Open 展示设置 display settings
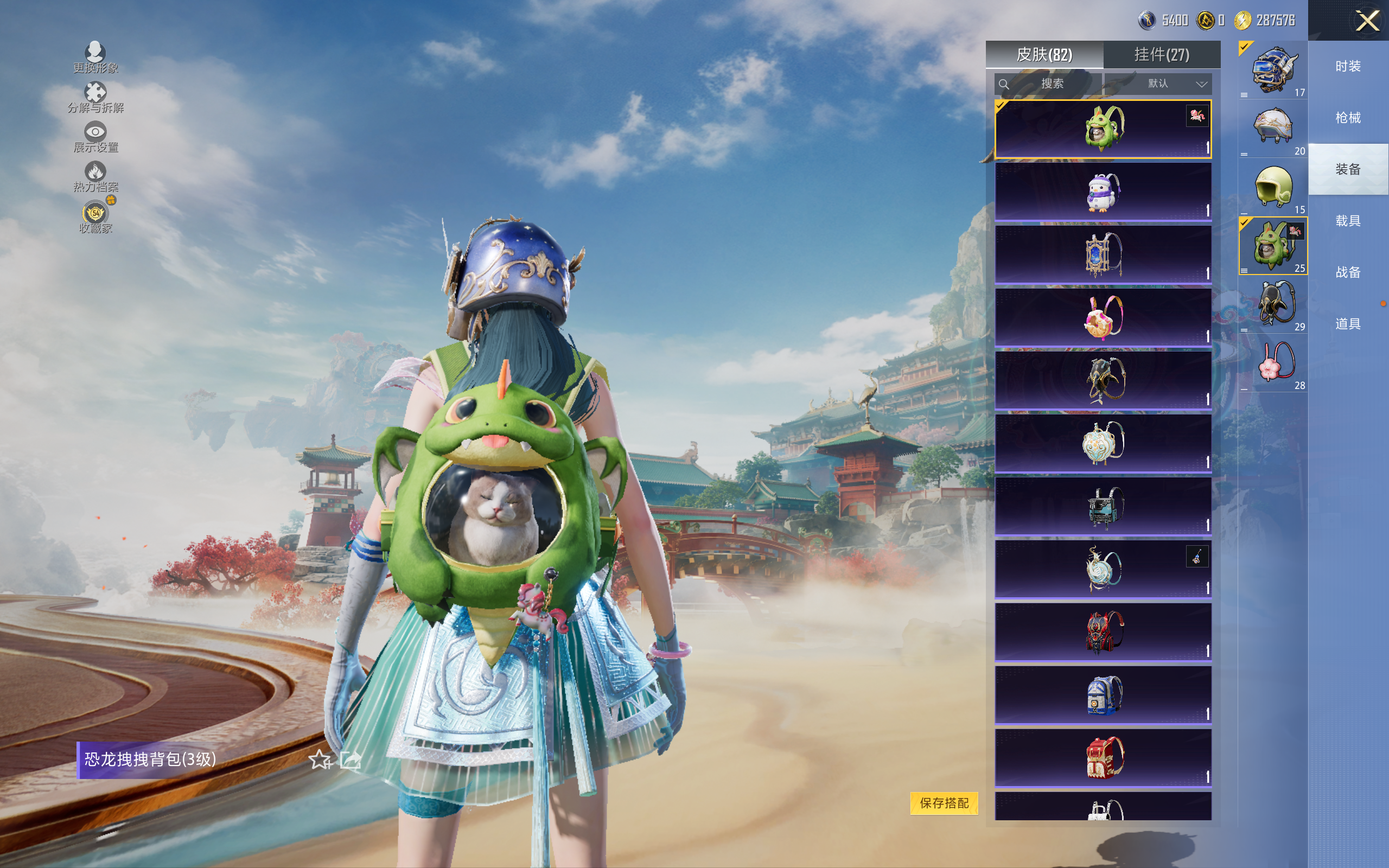 95,137
